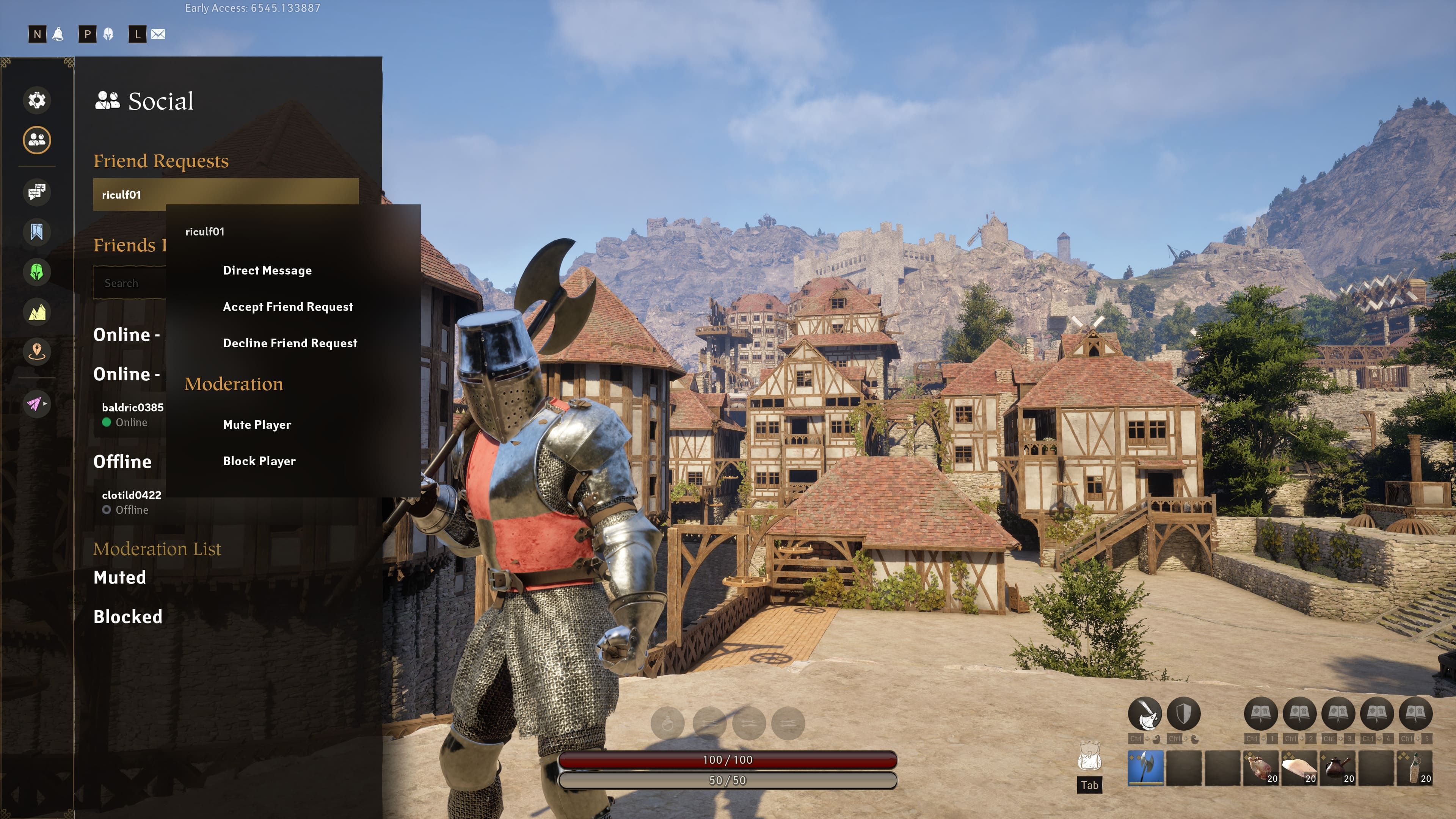Select Block Player option
Screen dimensions: 1456x819
[259, 461]
